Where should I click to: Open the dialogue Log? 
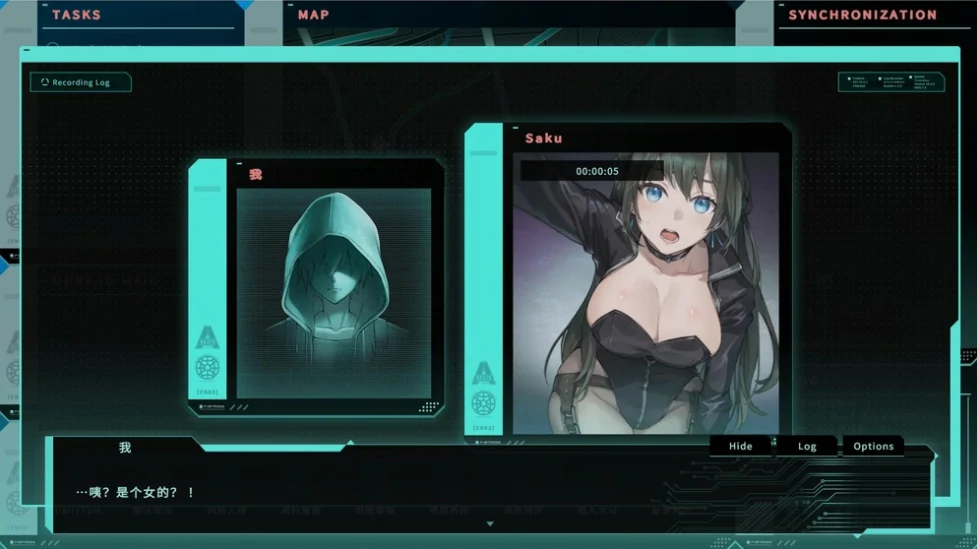[807, 446]
